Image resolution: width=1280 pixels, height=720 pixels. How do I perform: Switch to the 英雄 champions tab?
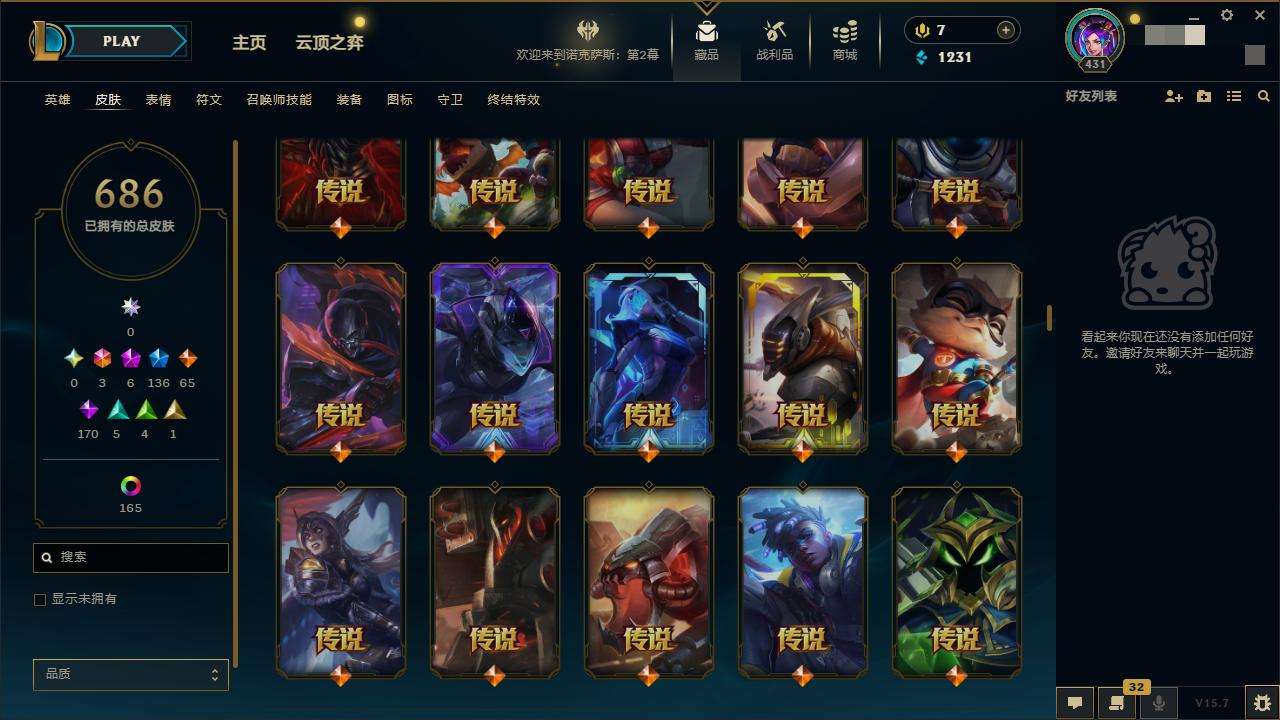click(57, 100)
